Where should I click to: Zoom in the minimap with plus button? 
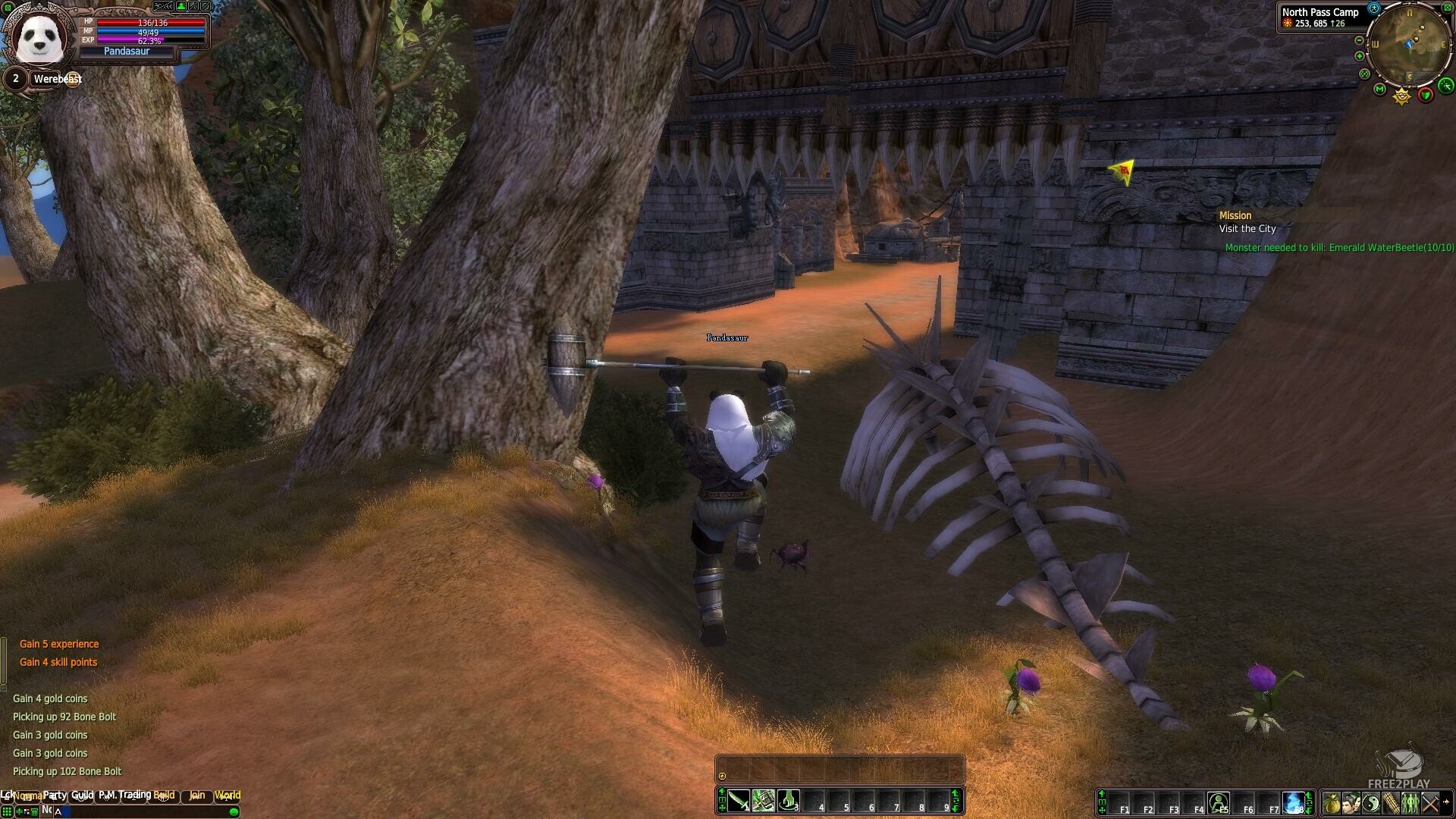(1360, 56)
